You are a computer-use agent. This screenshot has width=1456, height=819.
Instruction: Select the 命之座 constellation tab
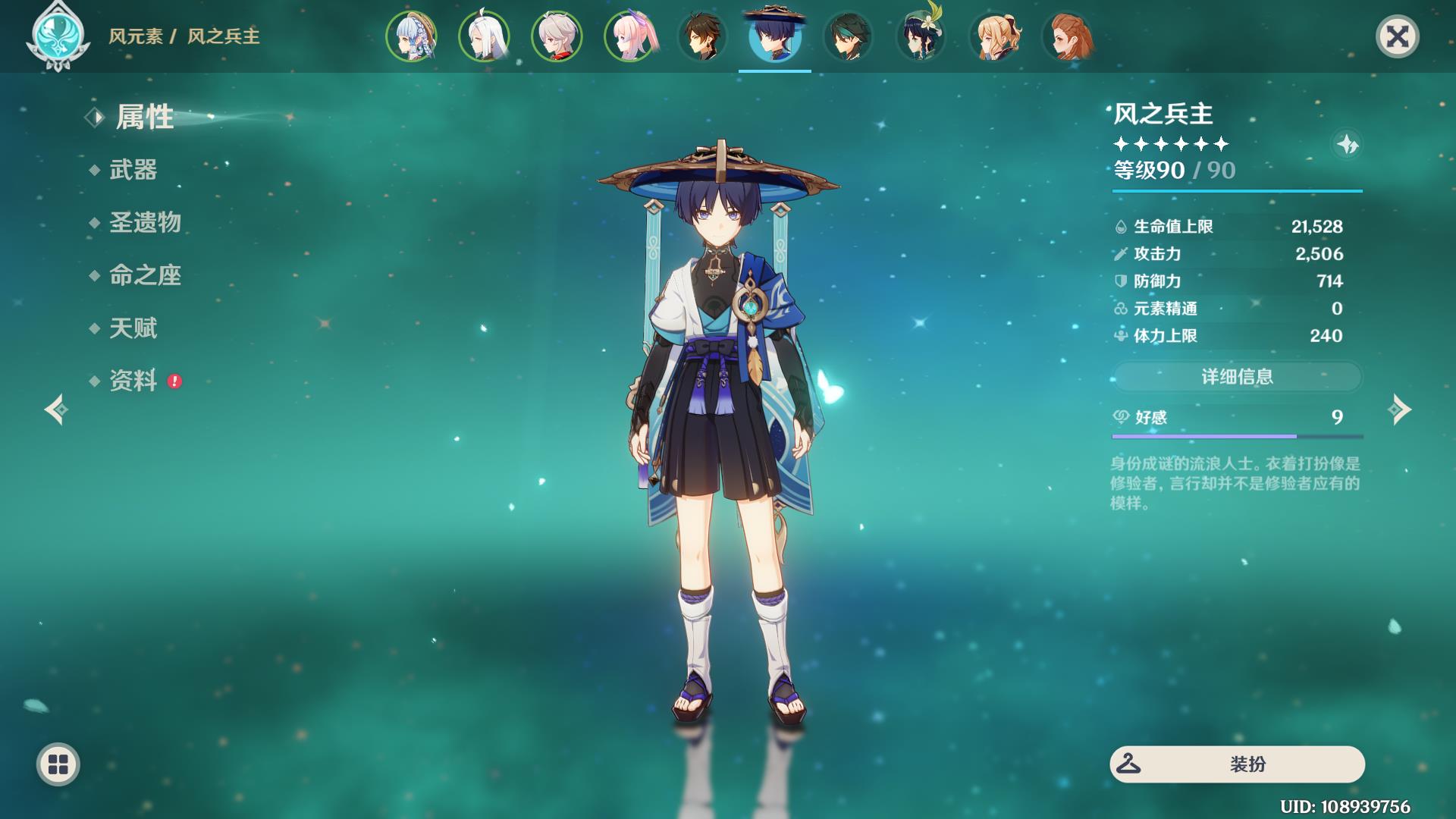click(x=145, y=275)
